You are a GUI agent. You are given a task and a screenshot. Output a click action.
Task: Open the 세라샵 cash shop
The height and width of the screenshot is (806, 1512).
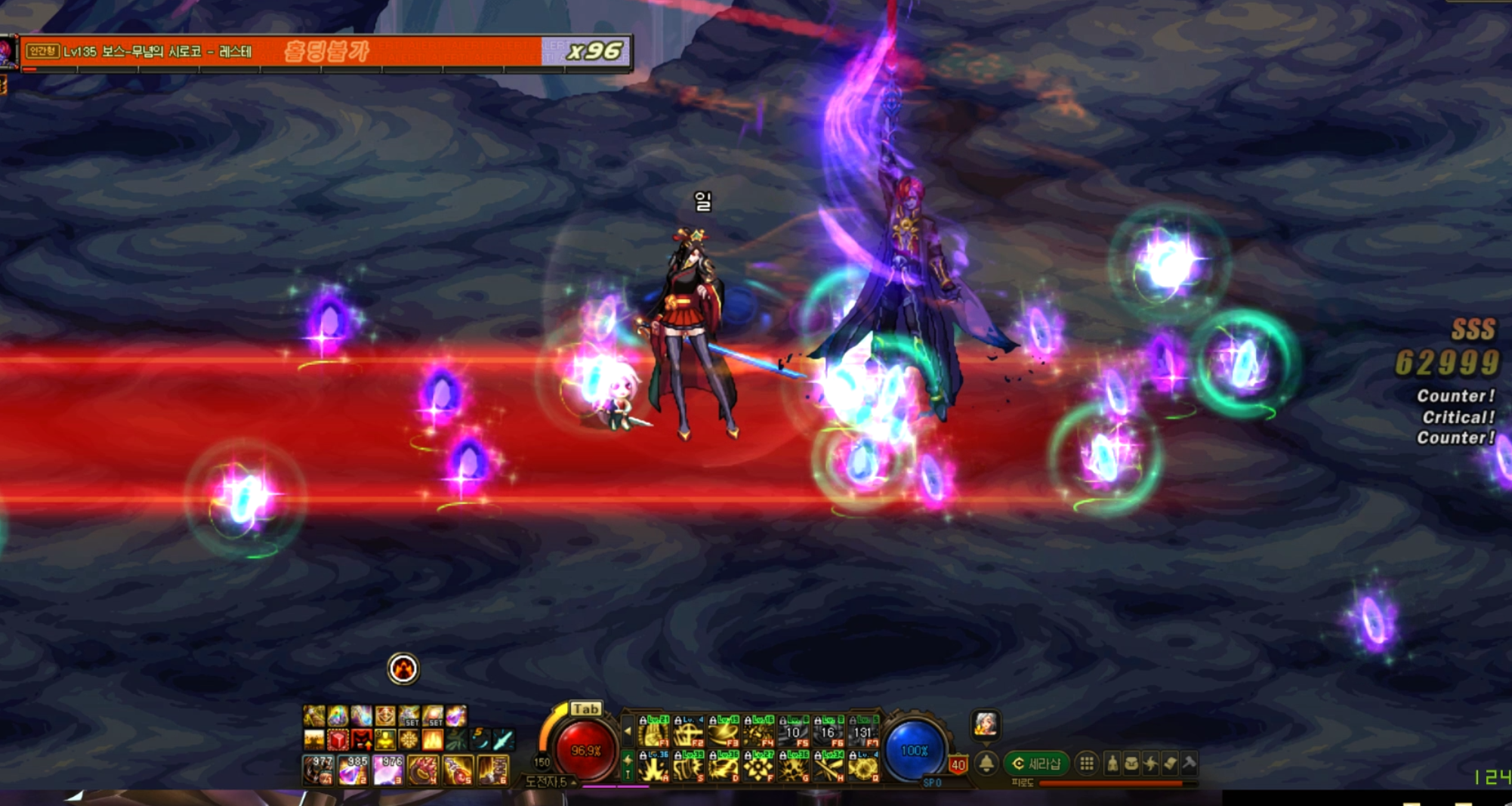click(x=1036, y=764)
